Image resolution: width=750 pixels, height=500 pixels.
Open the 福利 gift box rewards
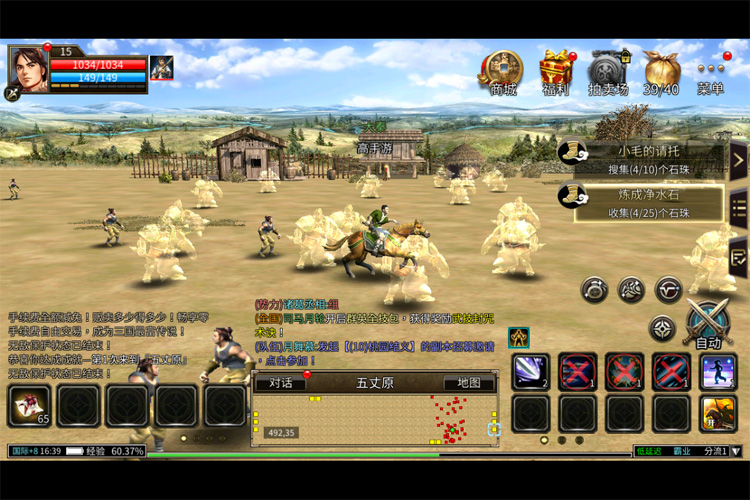click(x=556, y=68)
